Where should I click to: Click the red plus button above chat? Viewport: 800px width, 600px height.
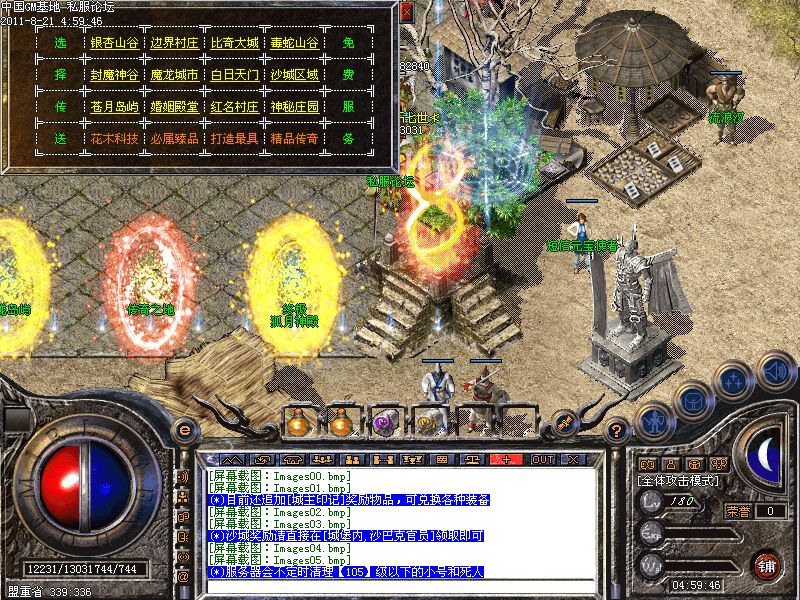pos(507,458)
